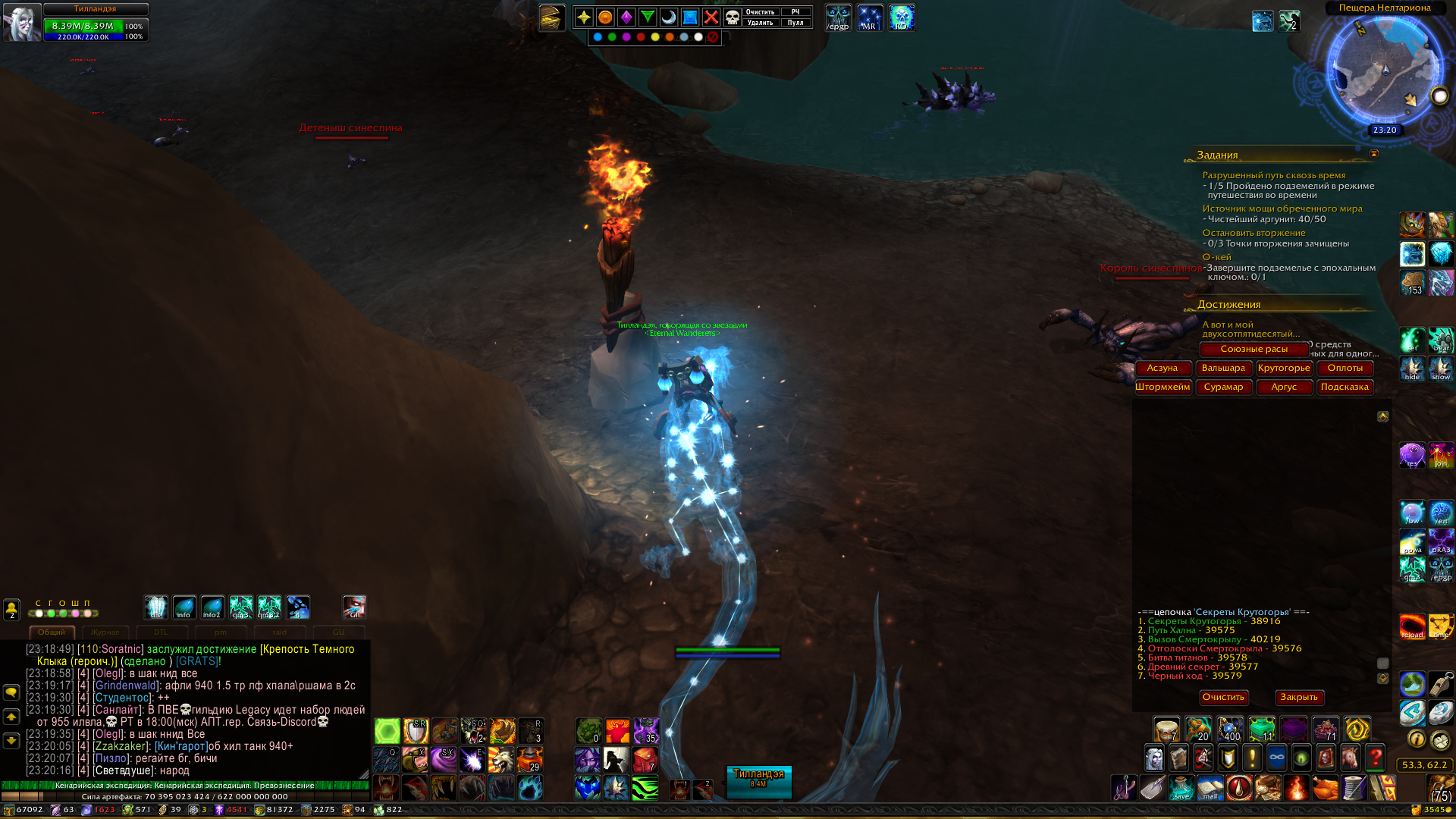
Task: Show the Сурамар quest chains
Action: click(x=1223, y=387)
